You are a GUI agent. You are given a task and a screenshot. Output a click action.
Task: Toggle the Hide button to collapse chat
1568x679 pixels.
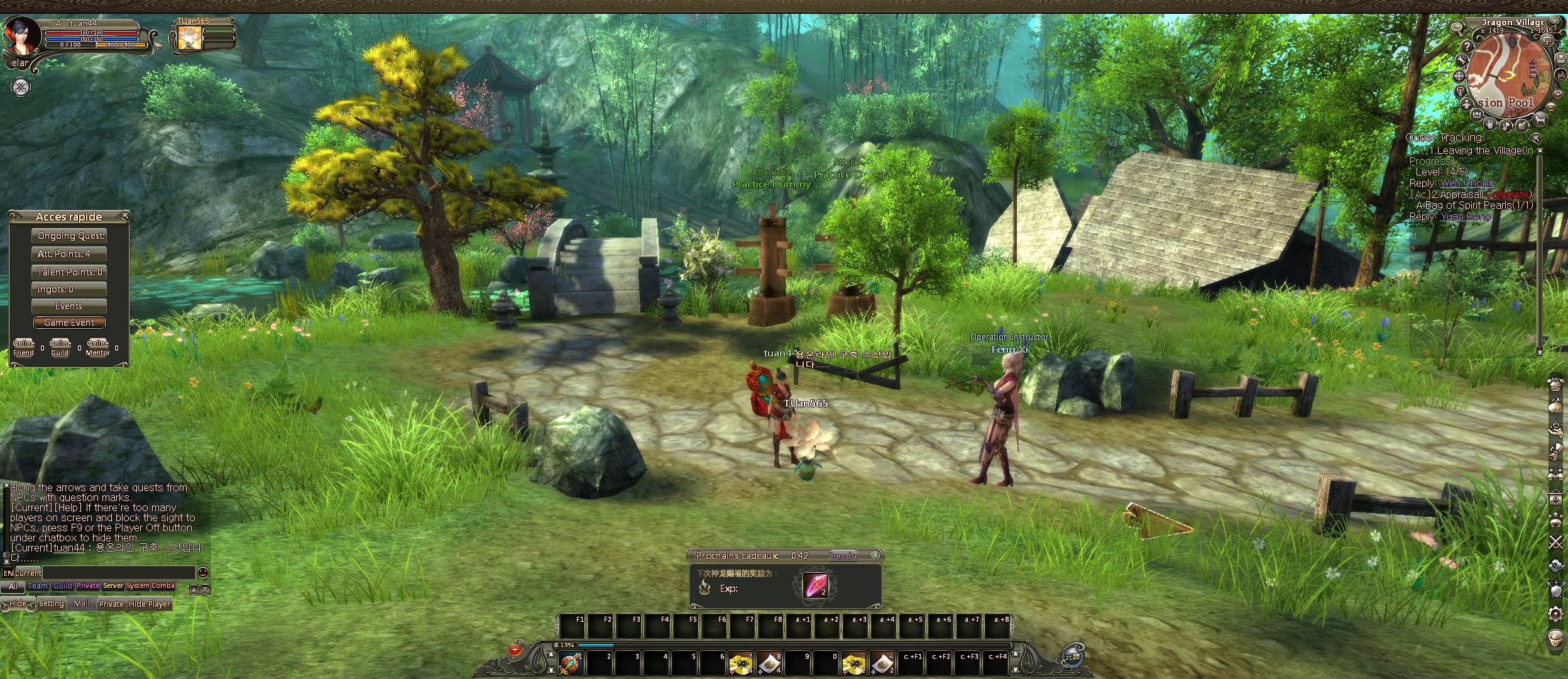tap(18, 603)
